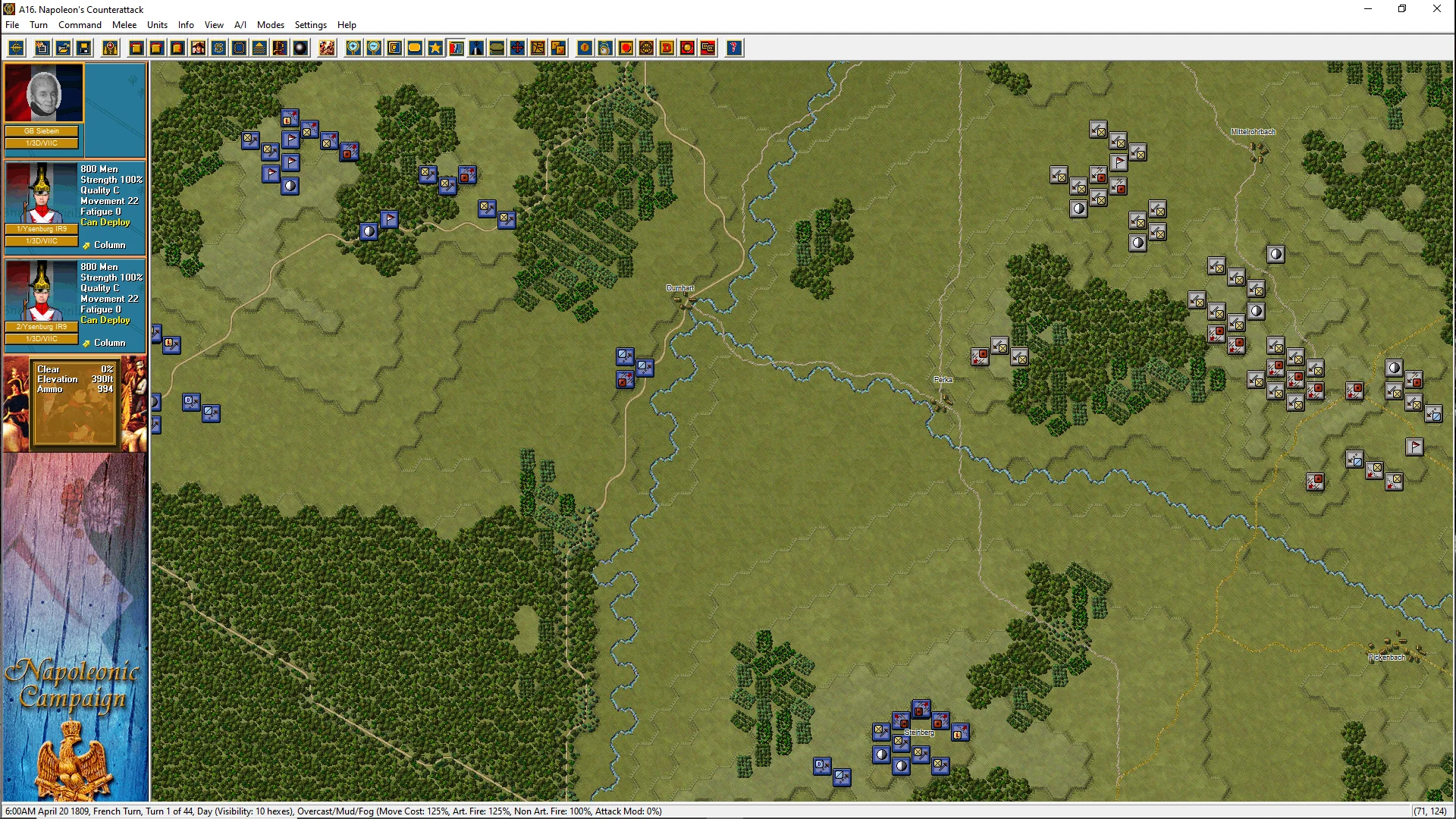1456x819 pixels.
Task: Minimize the game window
Action: pos(1368,9)
